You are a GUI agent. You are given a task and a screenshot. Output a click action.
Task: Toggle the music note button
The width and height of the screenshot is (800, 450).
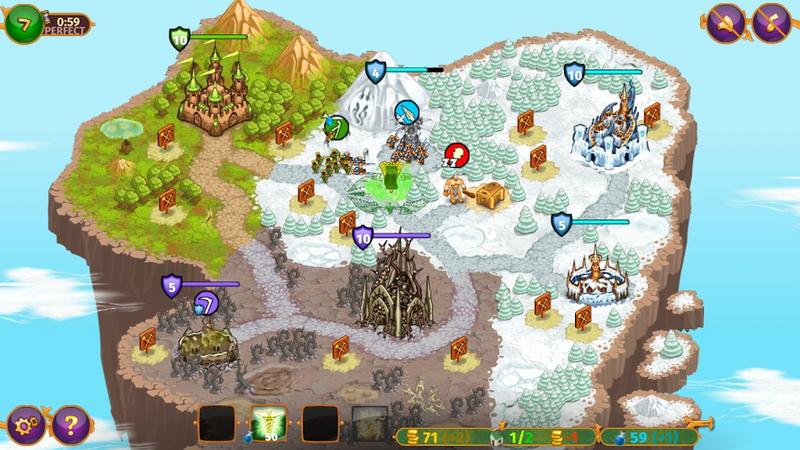point(774,21)
